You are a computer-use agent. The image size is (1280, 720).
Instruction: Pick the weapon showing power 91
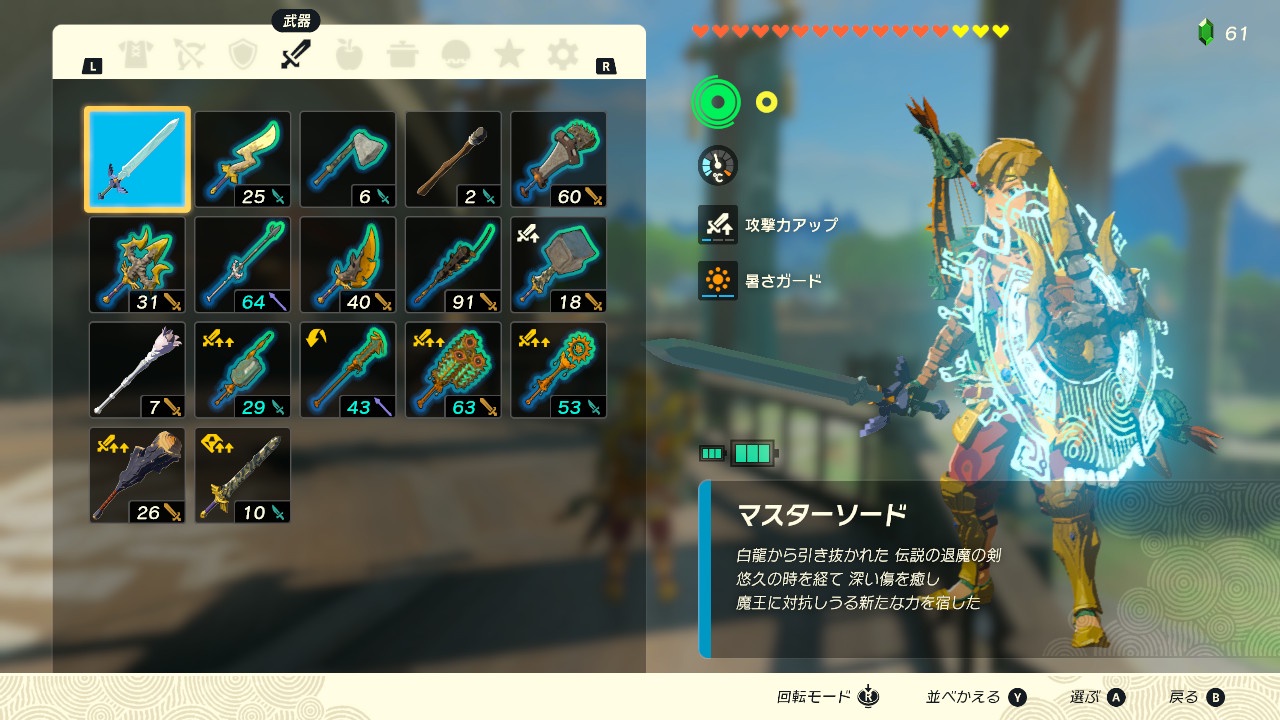pyautogui.click(x=453, y=265)
